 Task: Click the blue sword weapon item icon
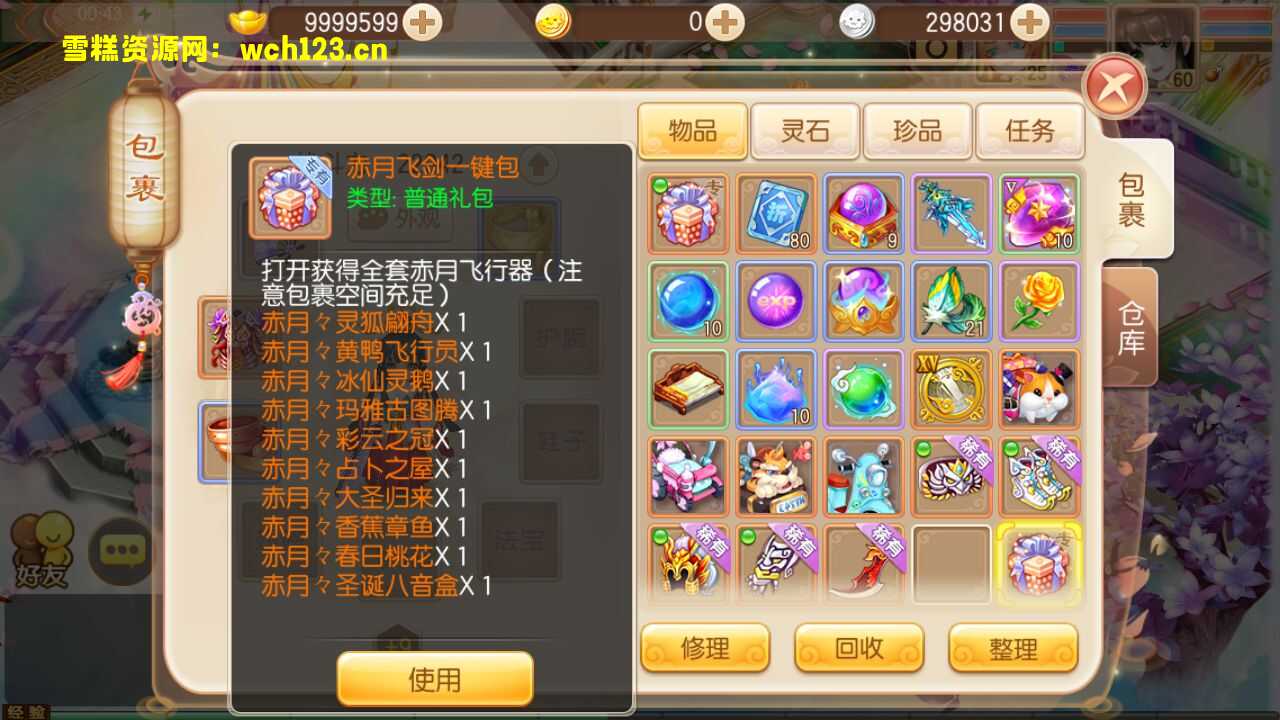click(951, 212)
